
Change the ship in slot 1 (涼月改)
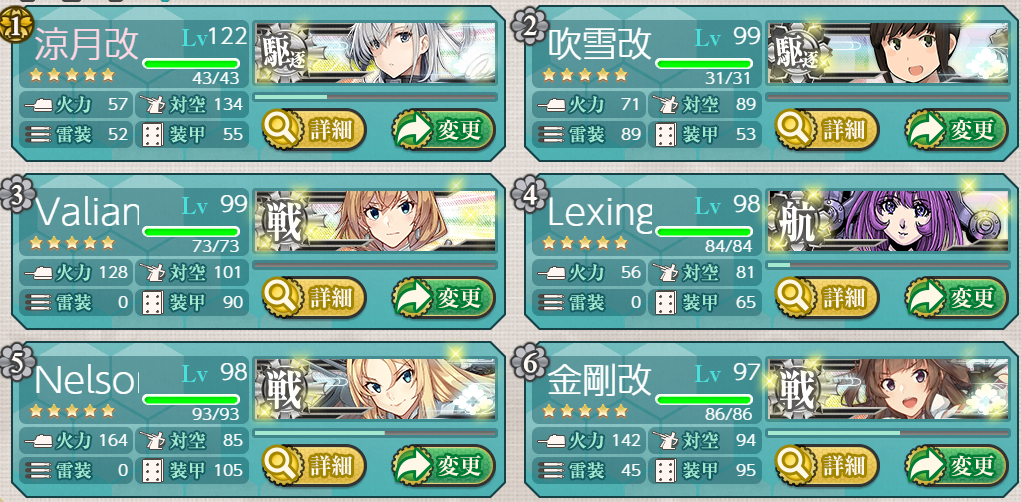point(442,129)
